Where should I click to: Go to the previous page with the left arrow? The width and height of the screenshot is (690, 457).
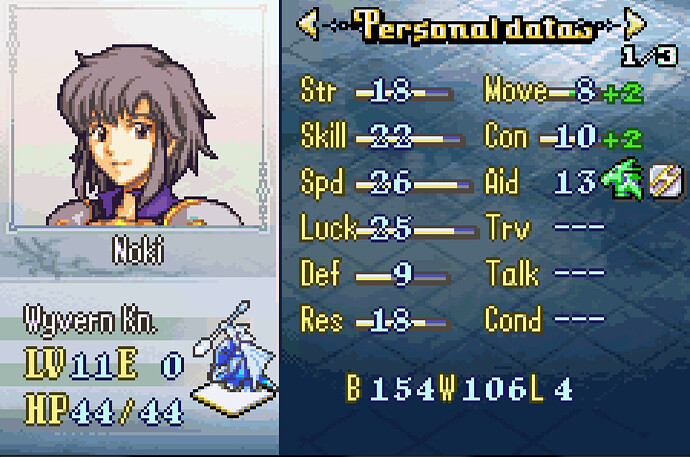point(309,24)
